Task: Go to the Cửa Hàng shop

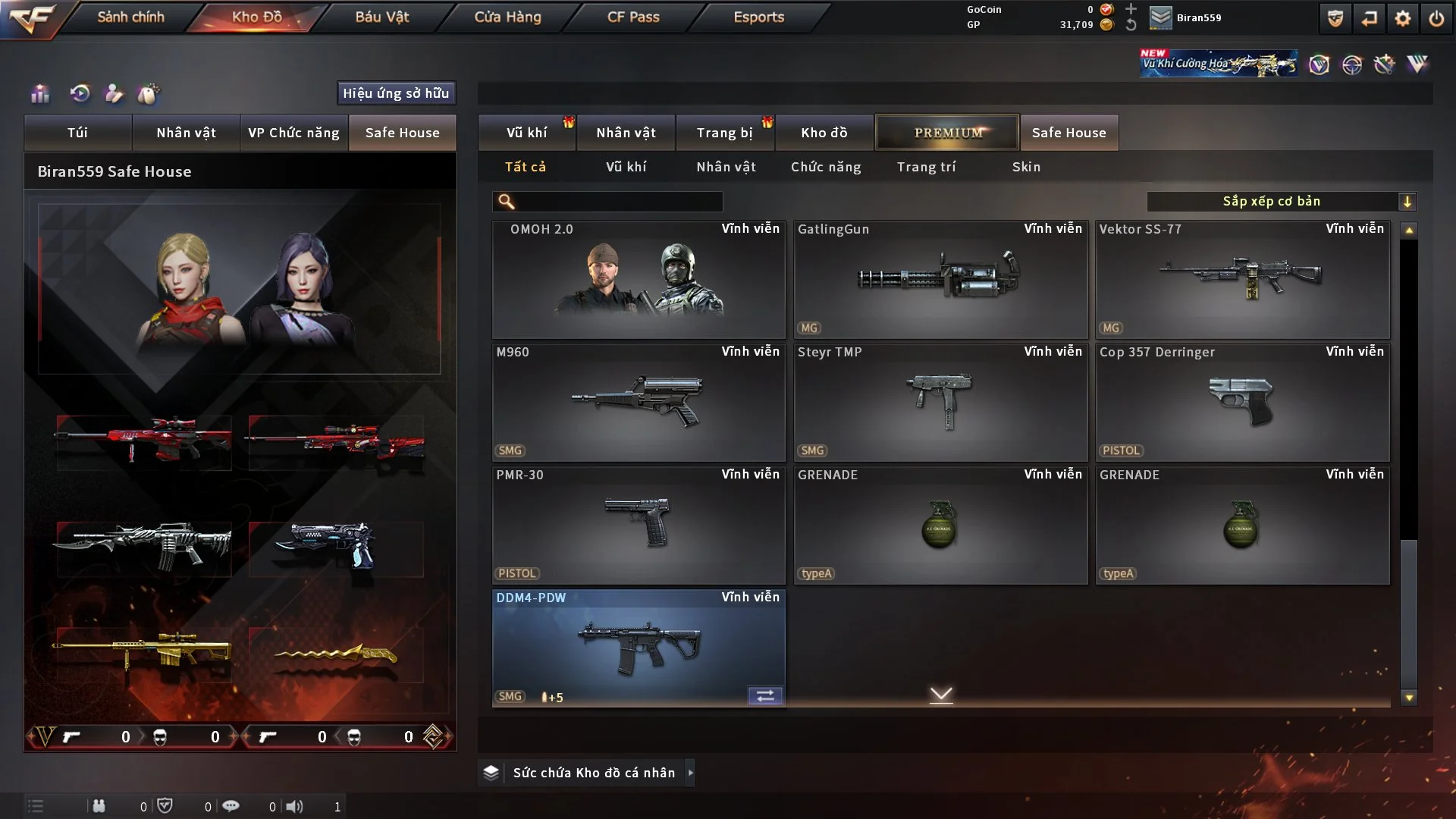Action: [507, 17]
